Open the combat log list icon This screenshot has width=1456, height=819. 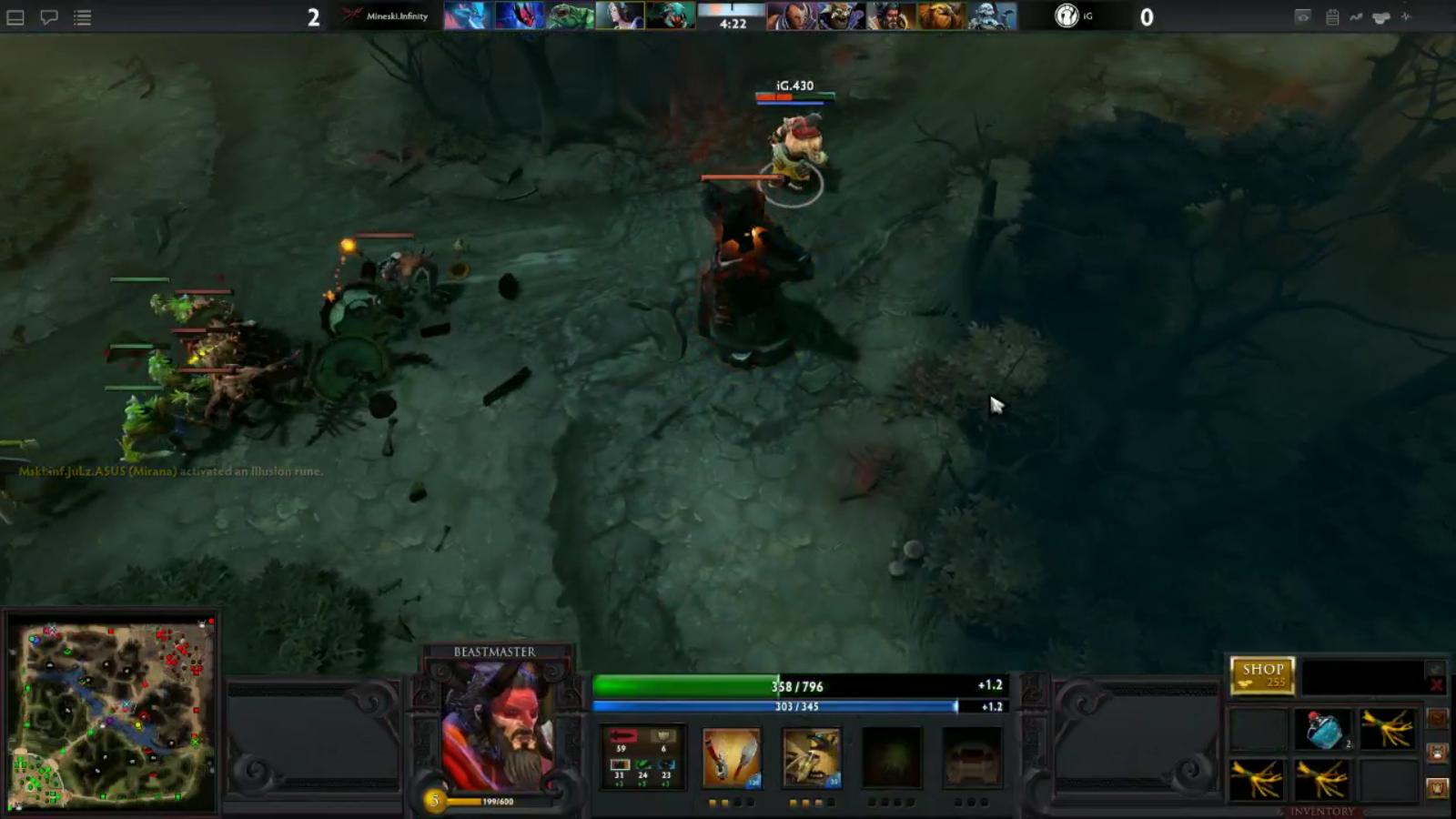click(81, 15)
